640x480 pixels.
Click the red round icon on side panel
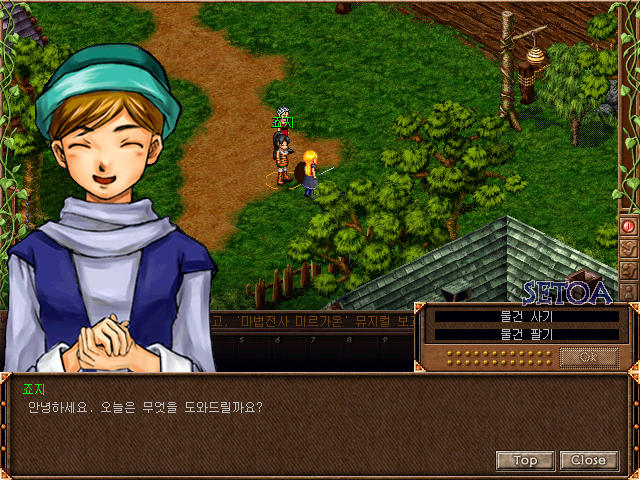click(629, 226)
